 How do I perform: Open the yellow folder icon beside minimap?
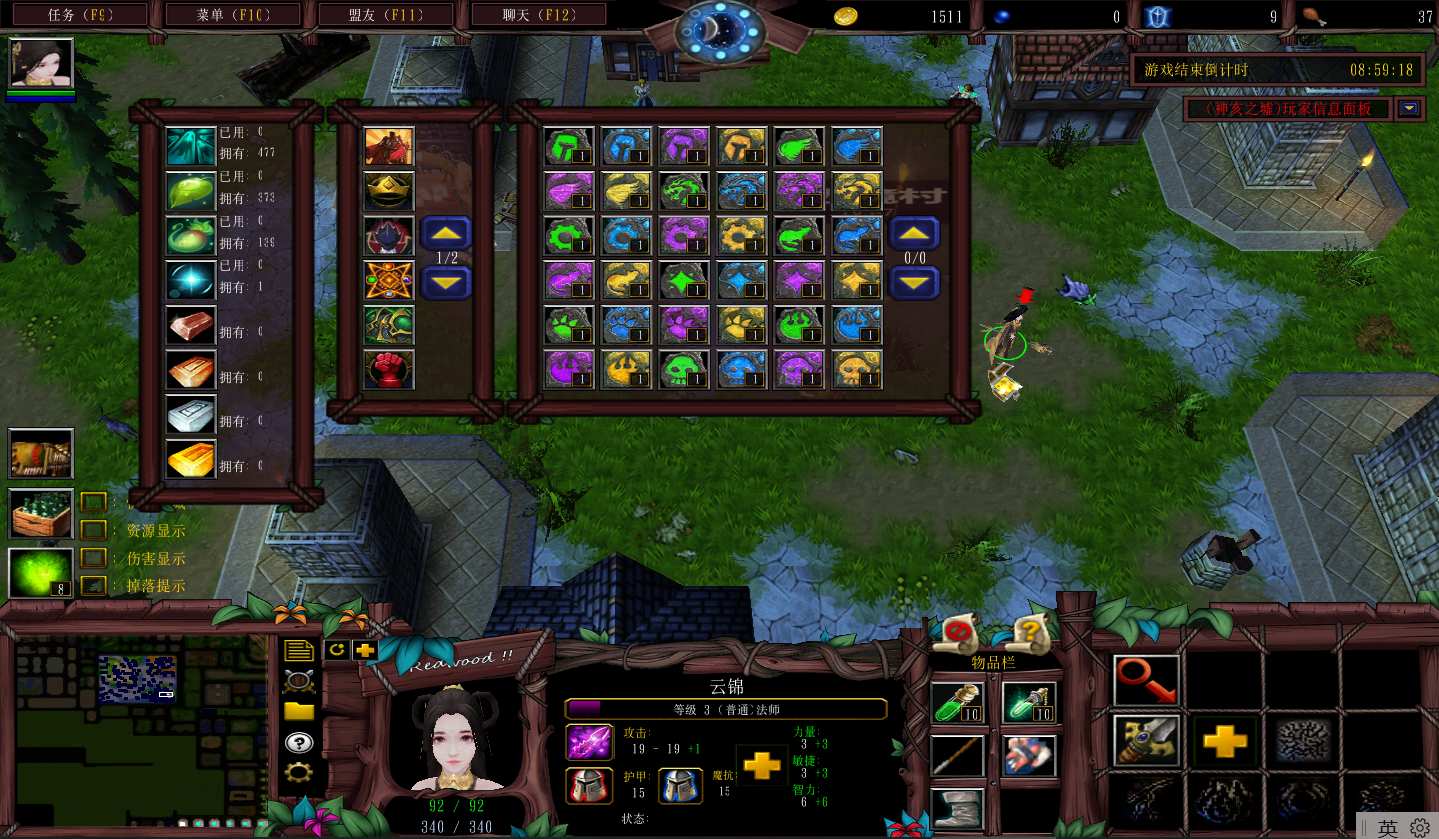click(x=298, y=712)
